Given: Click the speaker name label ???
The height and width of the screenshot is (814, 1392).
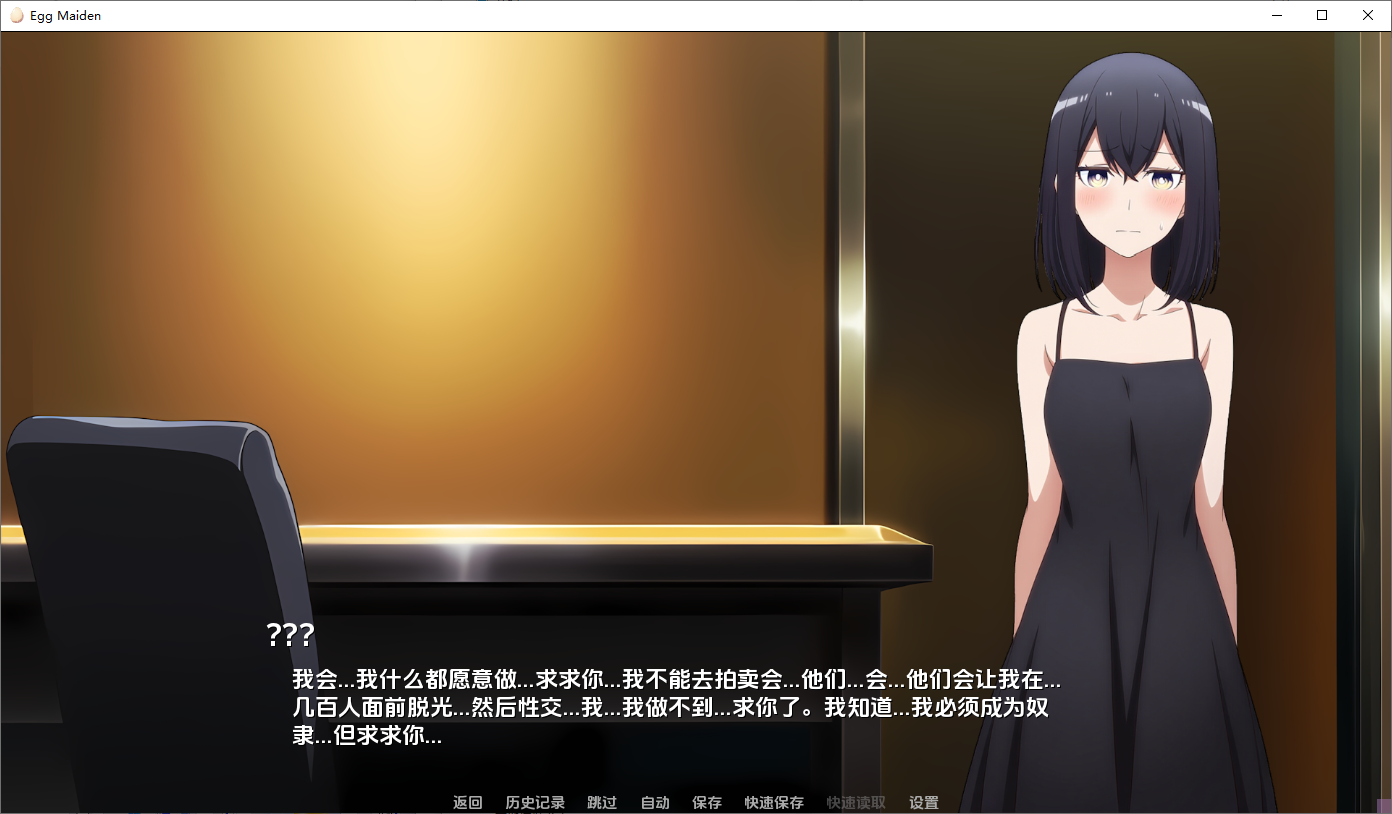Looking at the screenshot, I should pos(289,634).
